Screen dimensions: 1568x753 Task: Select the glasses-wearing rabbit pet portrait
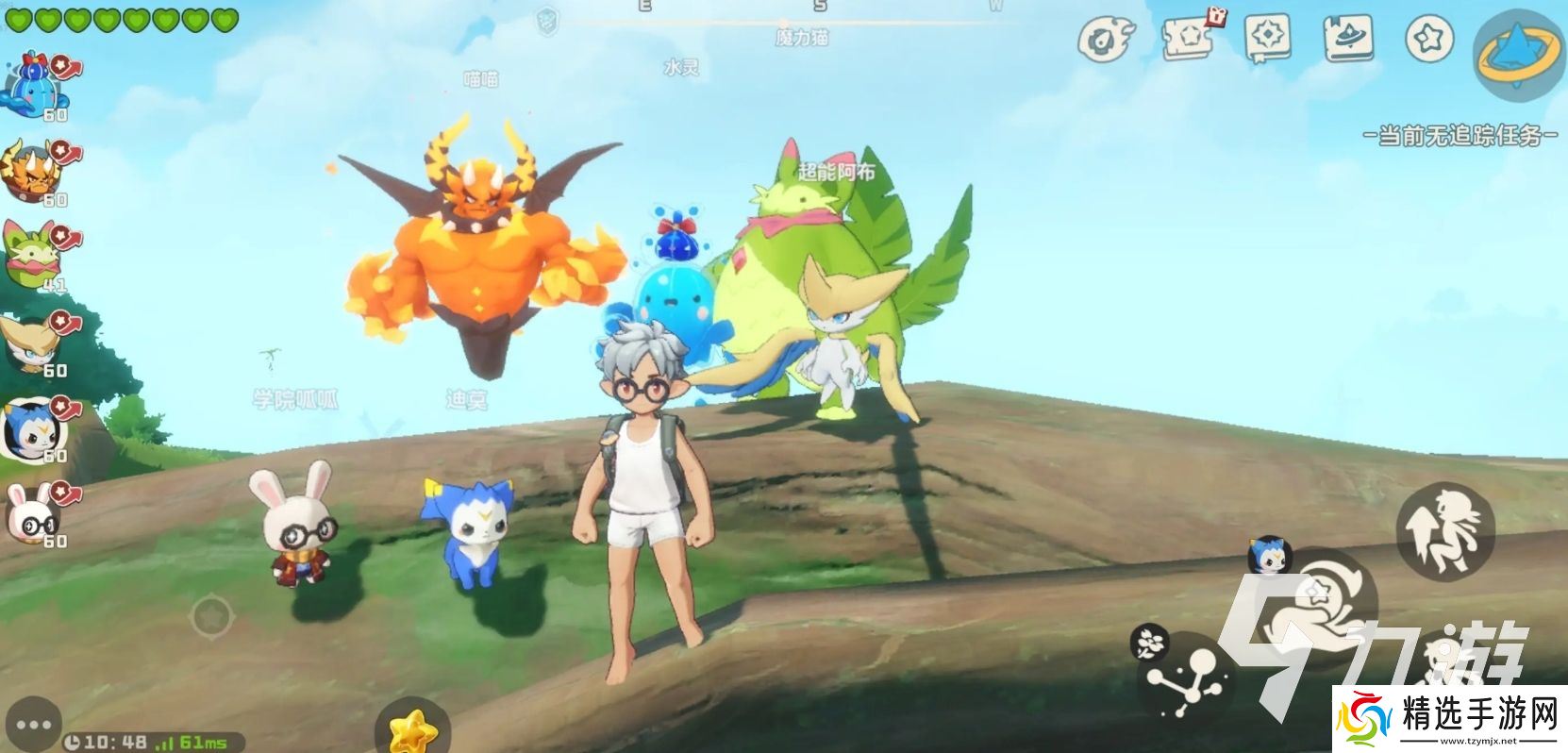pos(32,512)
